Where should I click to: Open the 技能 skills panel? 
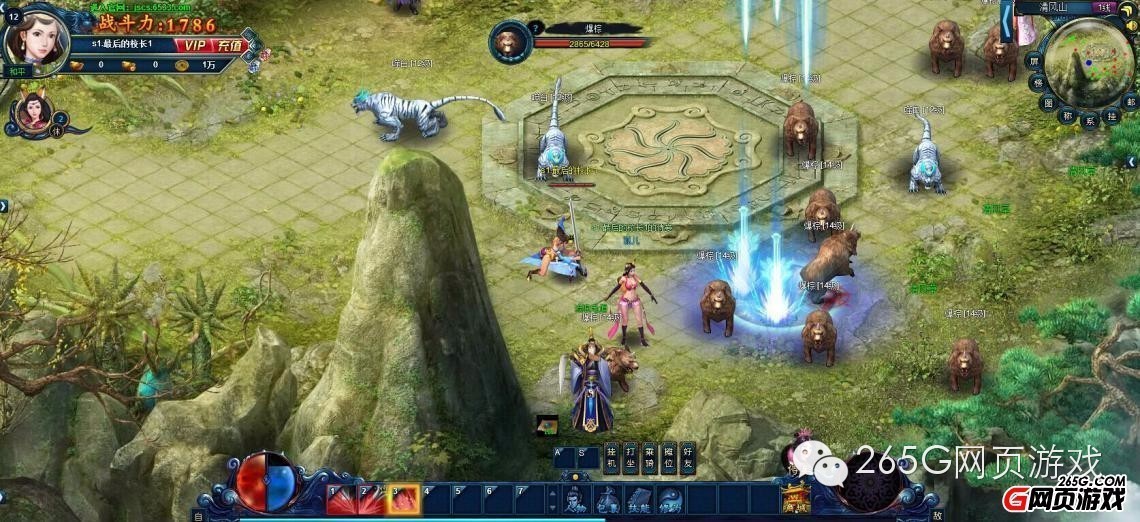click(x=640, y=499)
